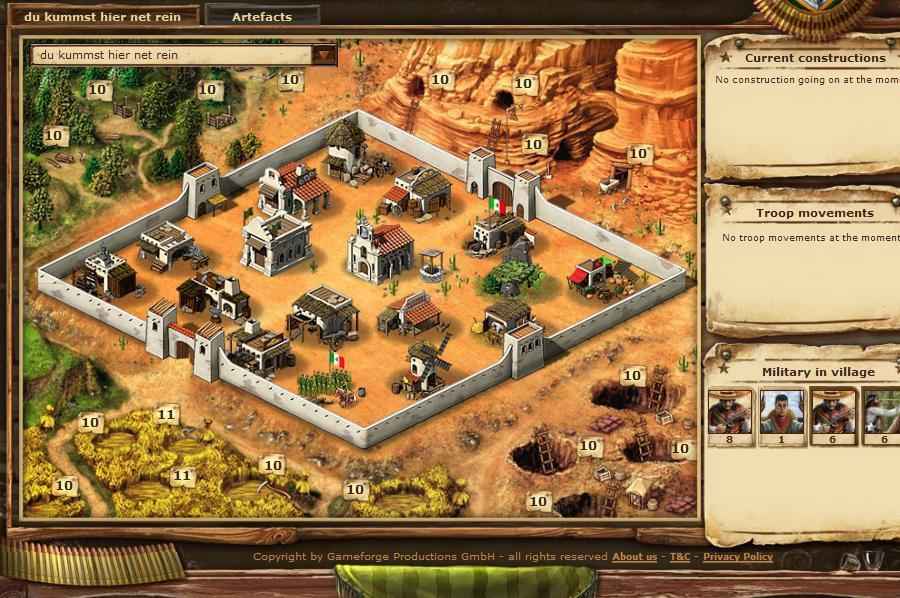Select the hatless red-scarf unit portrait

coord(782,411)
